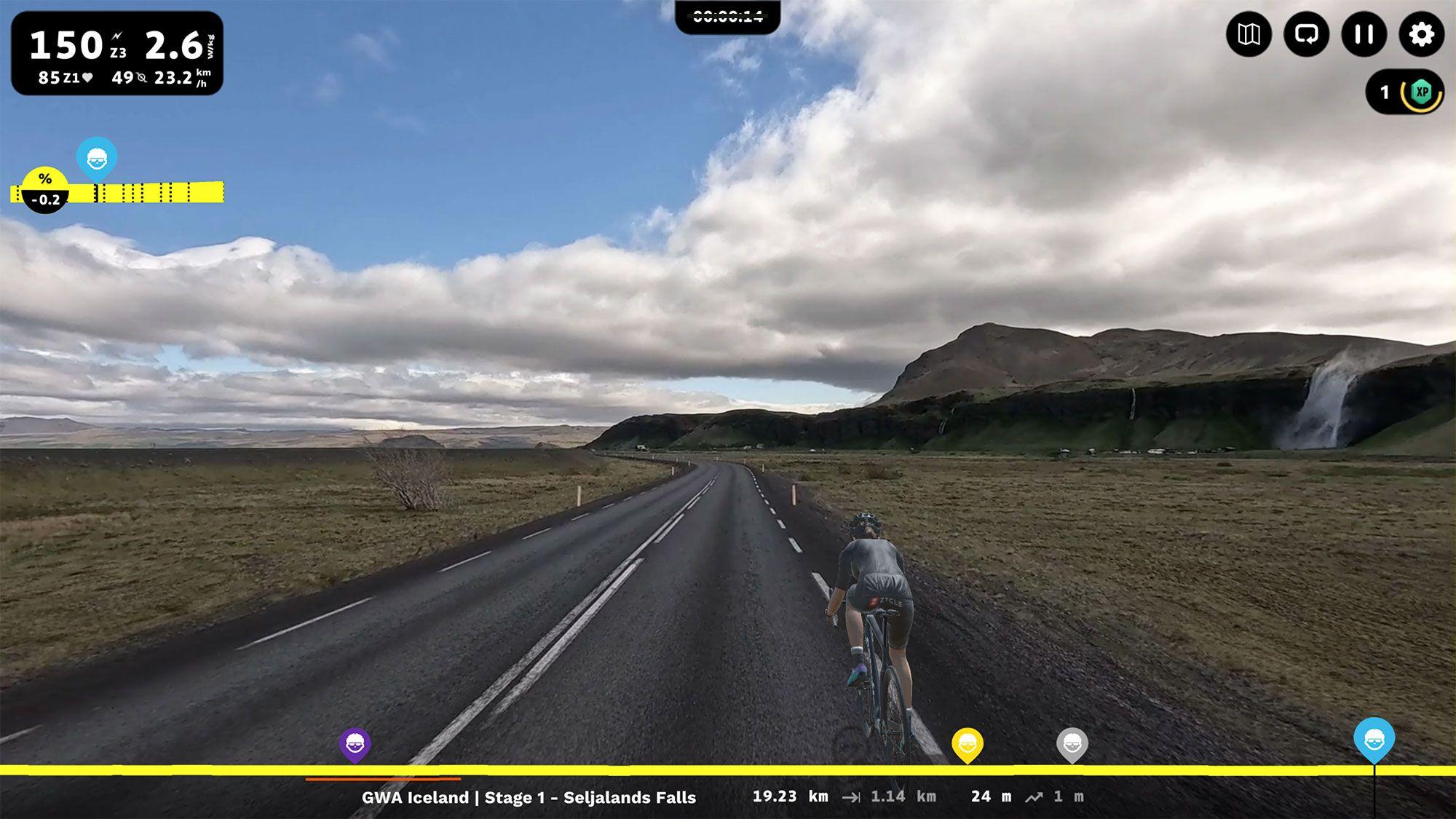Open the route map view

click(x=1249, y=34)
